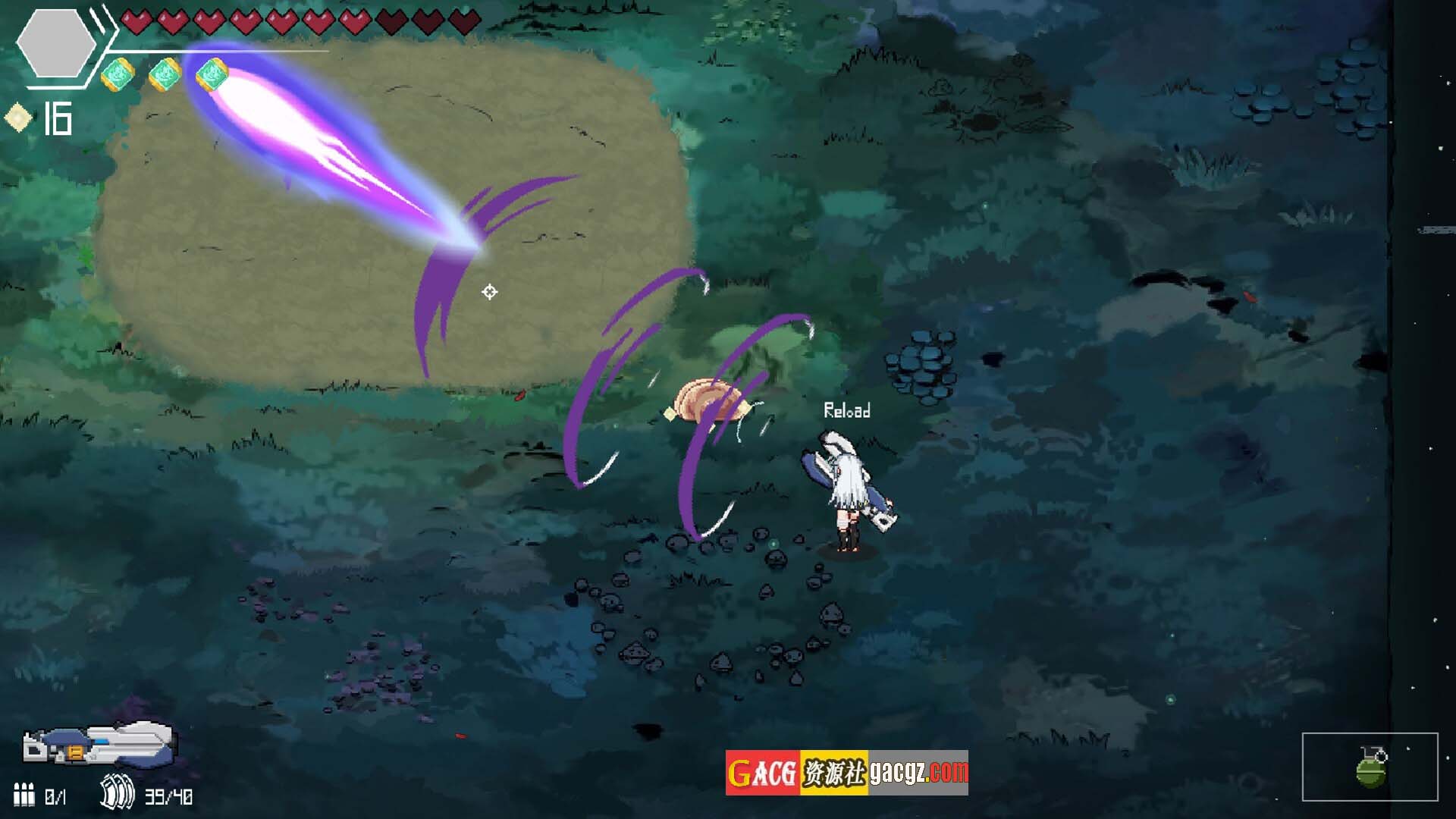Click the green grenade item slot

(x=1370, y=767)
